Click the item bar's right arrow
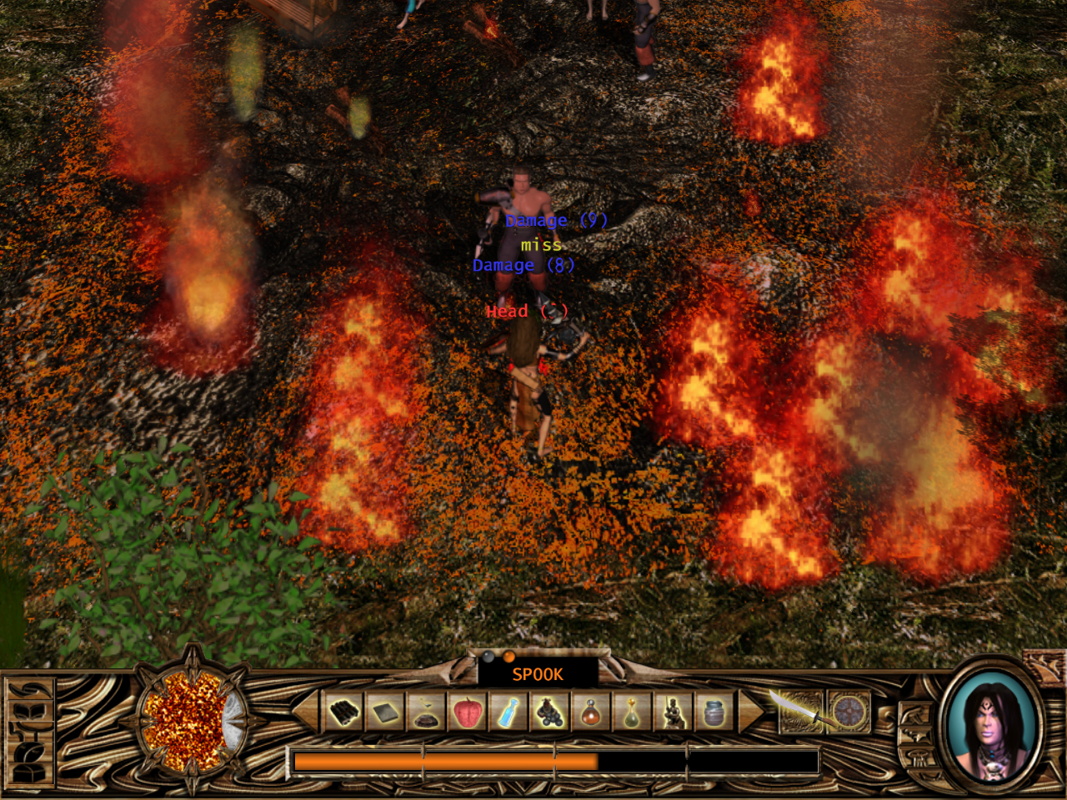Viewport: 1067px width, 800px height. tap(750, 711)
